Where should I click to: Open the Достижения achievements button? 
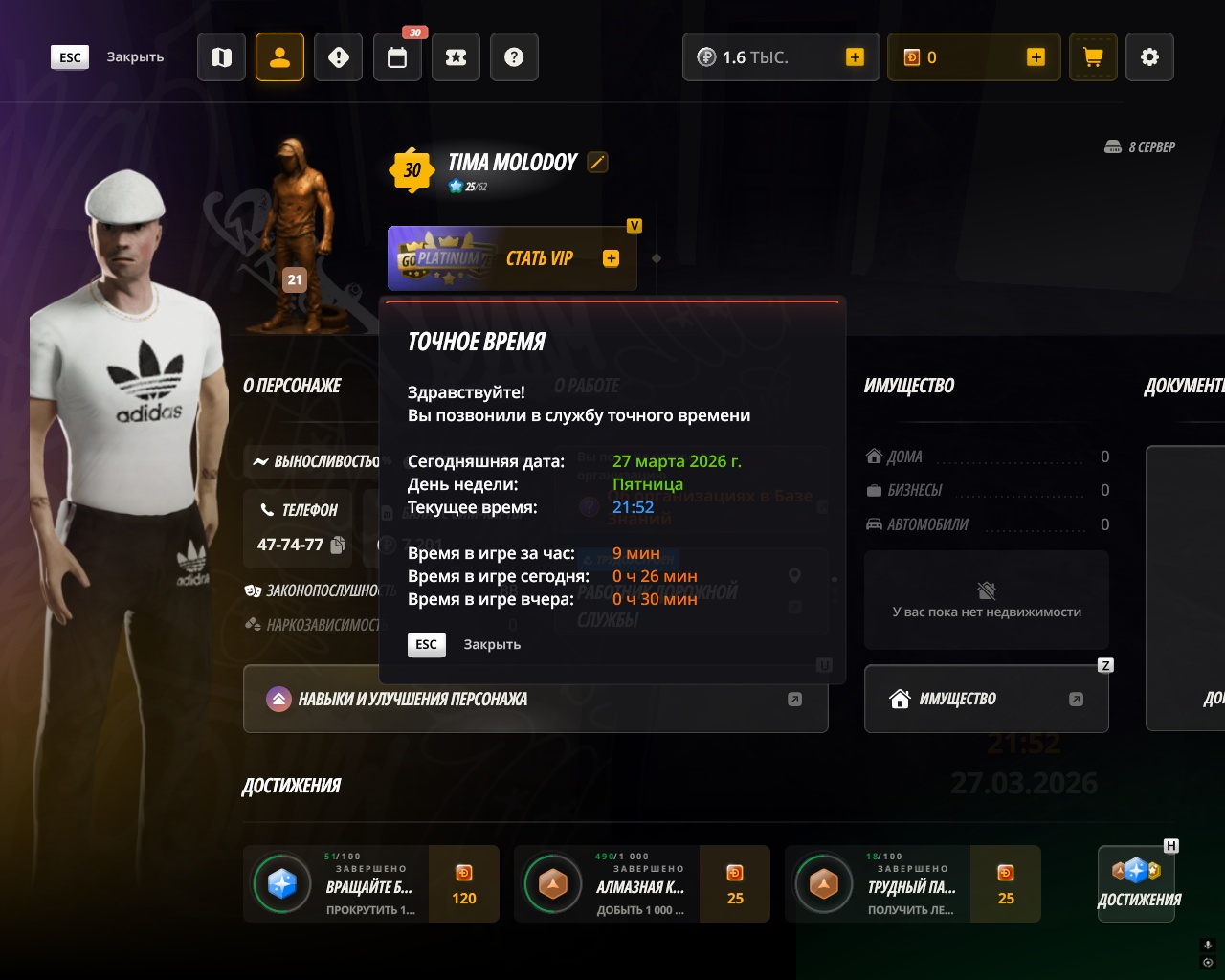(1137, 882)
